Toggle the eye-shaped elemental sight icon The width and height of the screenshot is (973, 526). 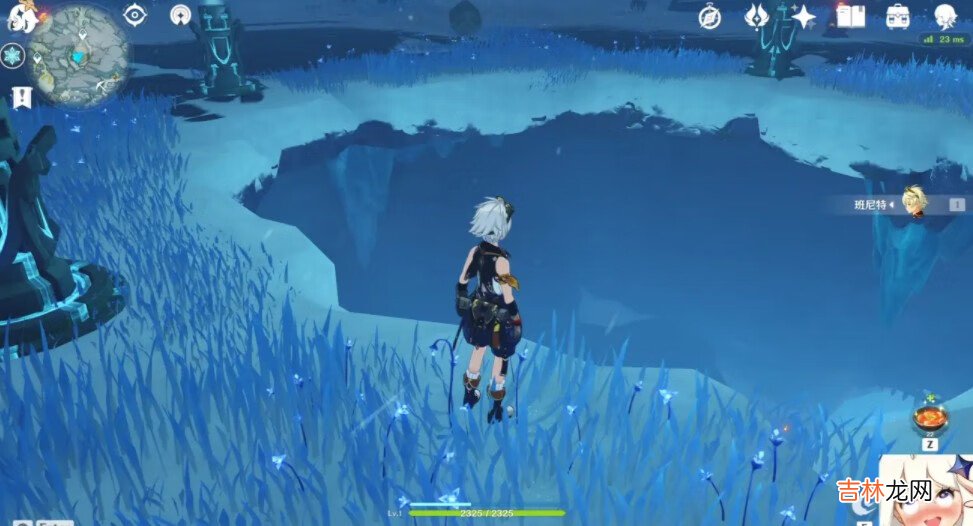click(135, 15)
